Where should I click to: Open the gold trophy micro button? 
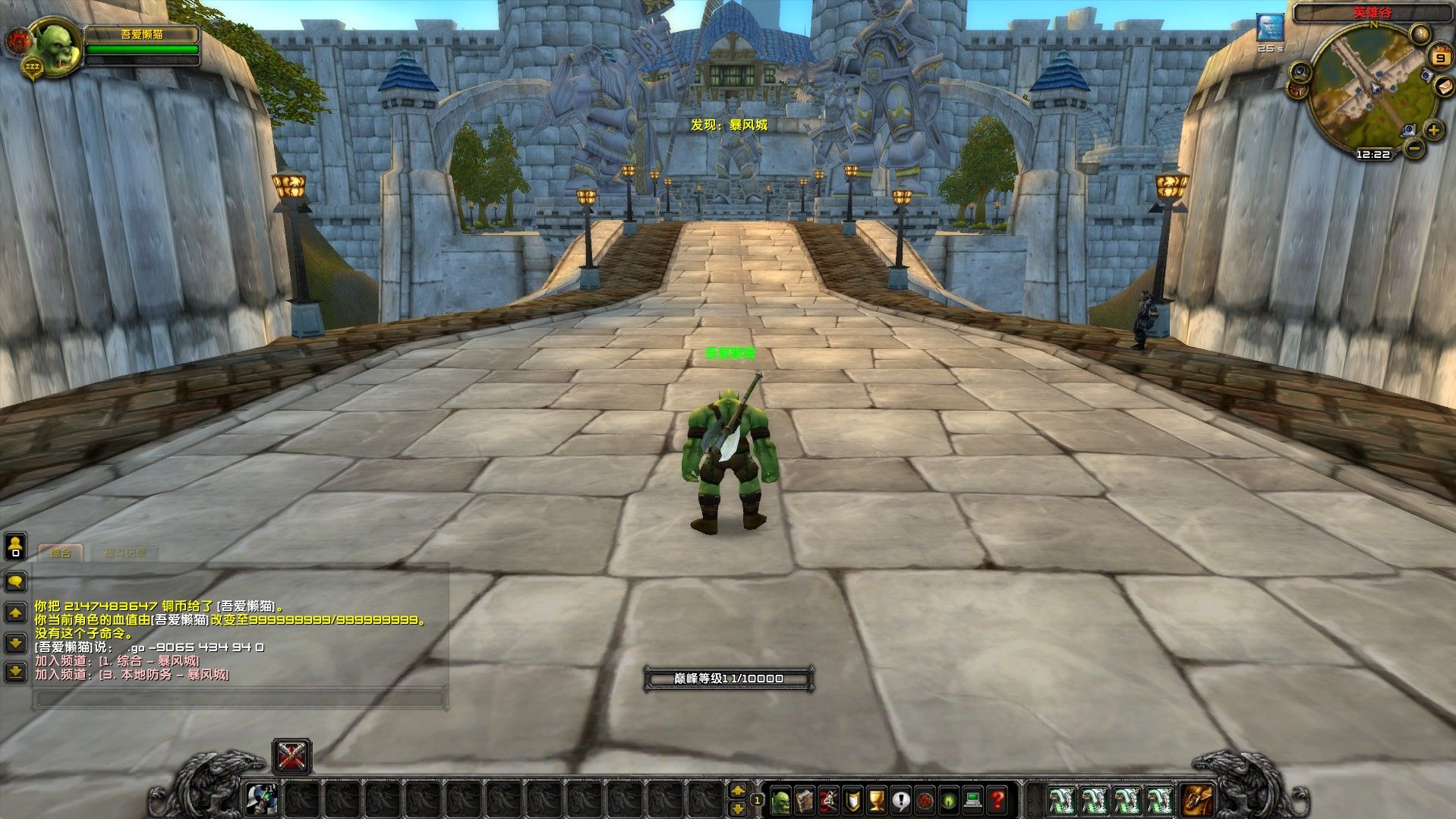pos(877,799)
